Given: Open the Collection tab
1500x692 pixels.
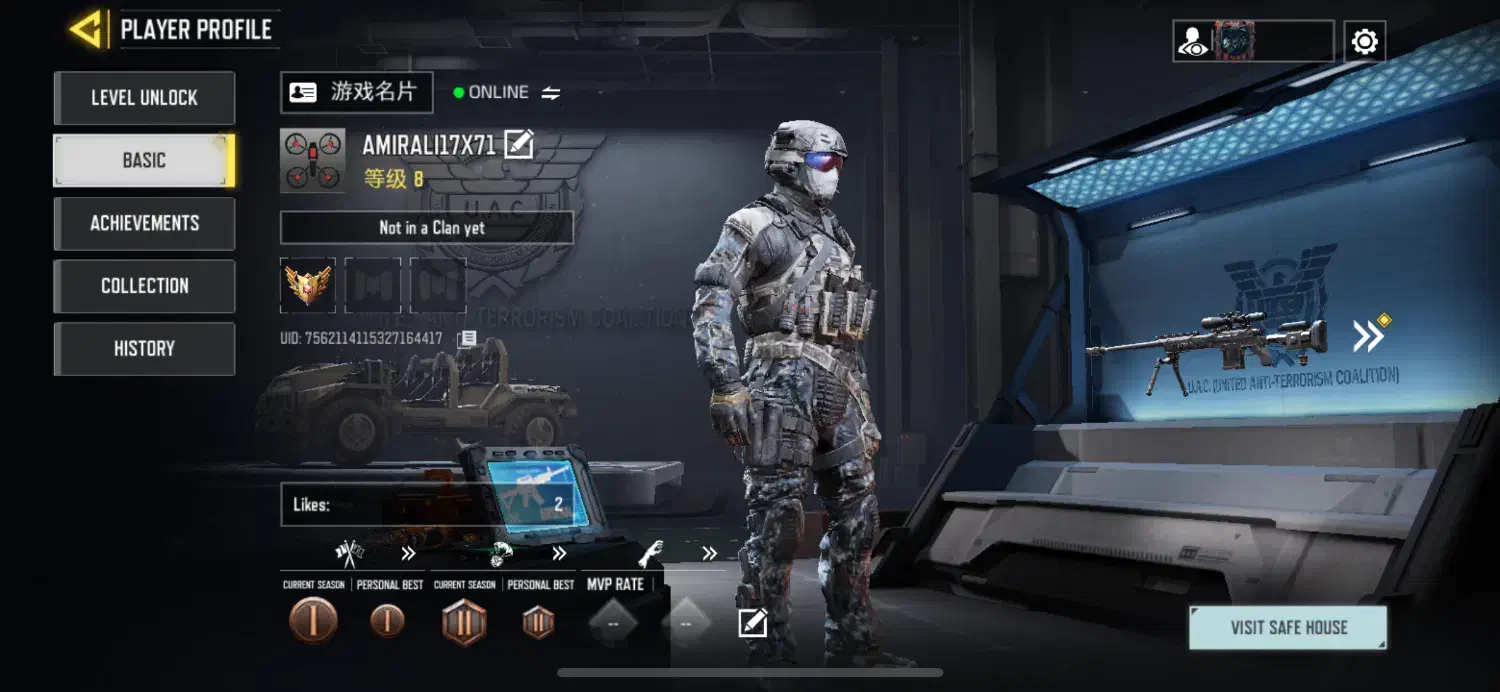Looking at the screenshot, I should (x=144, y=286).
